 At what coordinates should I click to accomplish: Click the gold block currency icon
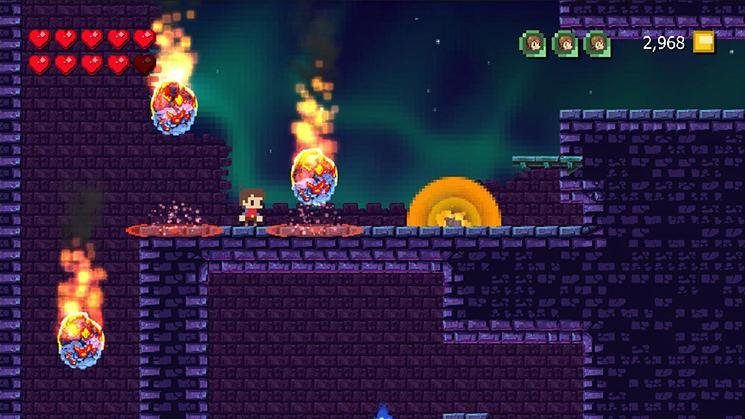pyautogui.click(x=705, y=42)
